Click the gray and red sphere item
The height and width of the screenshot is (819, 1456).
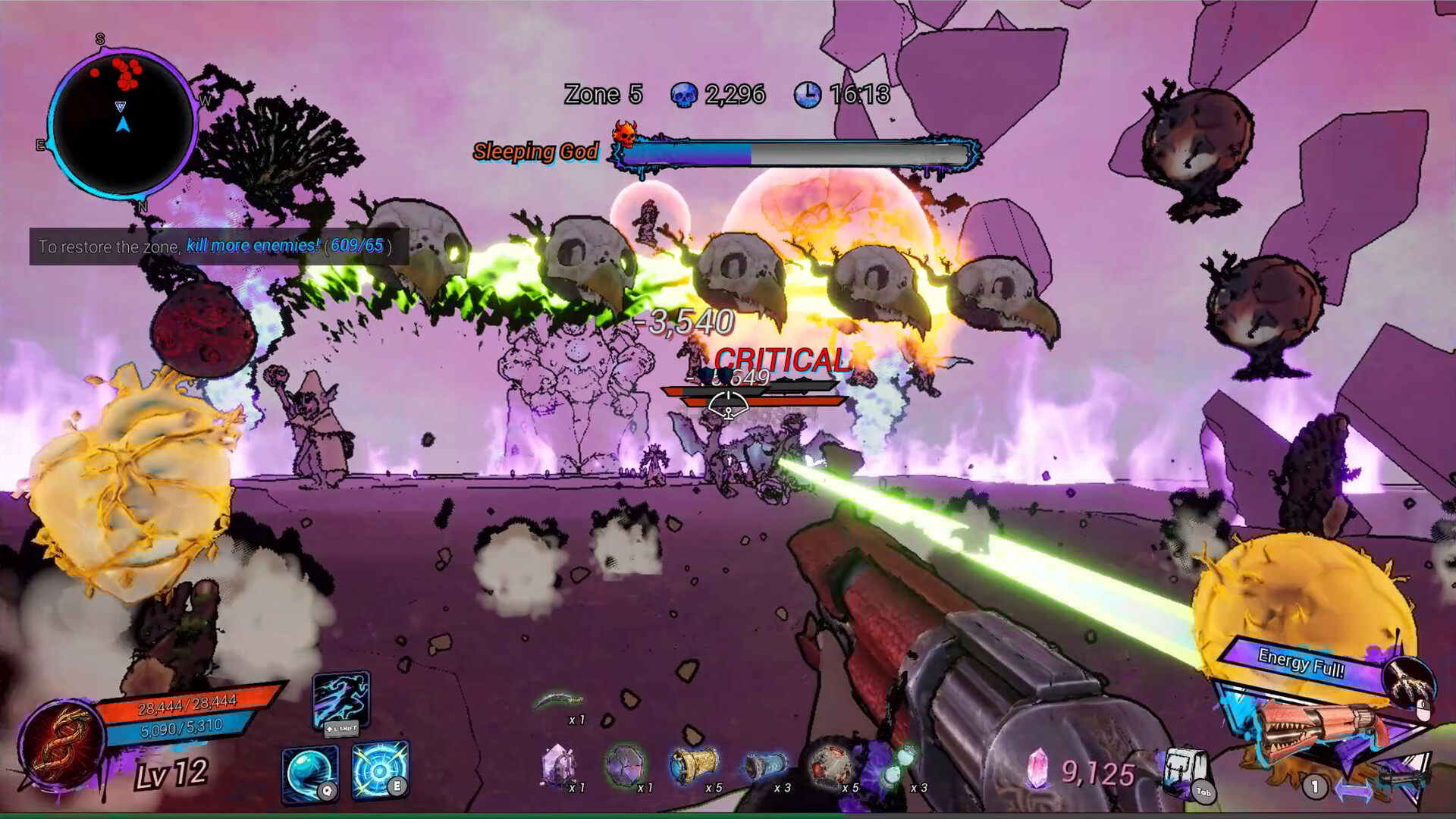(x=830, y=764)
